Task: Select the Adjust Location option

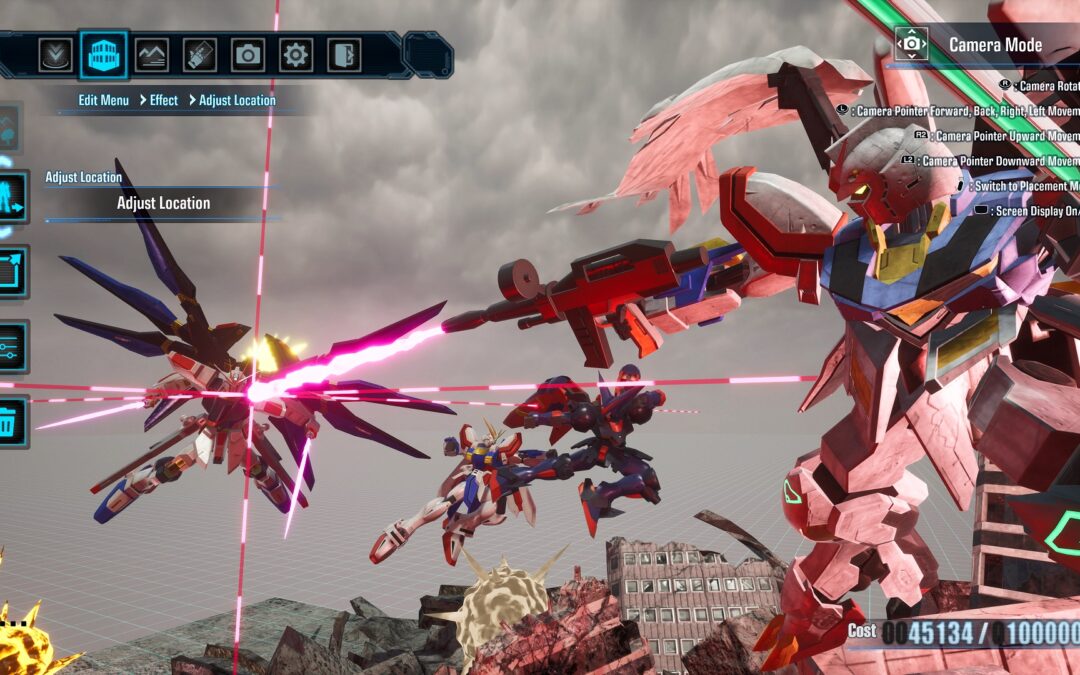Action: pyautogui.click(x=163, y=203)
